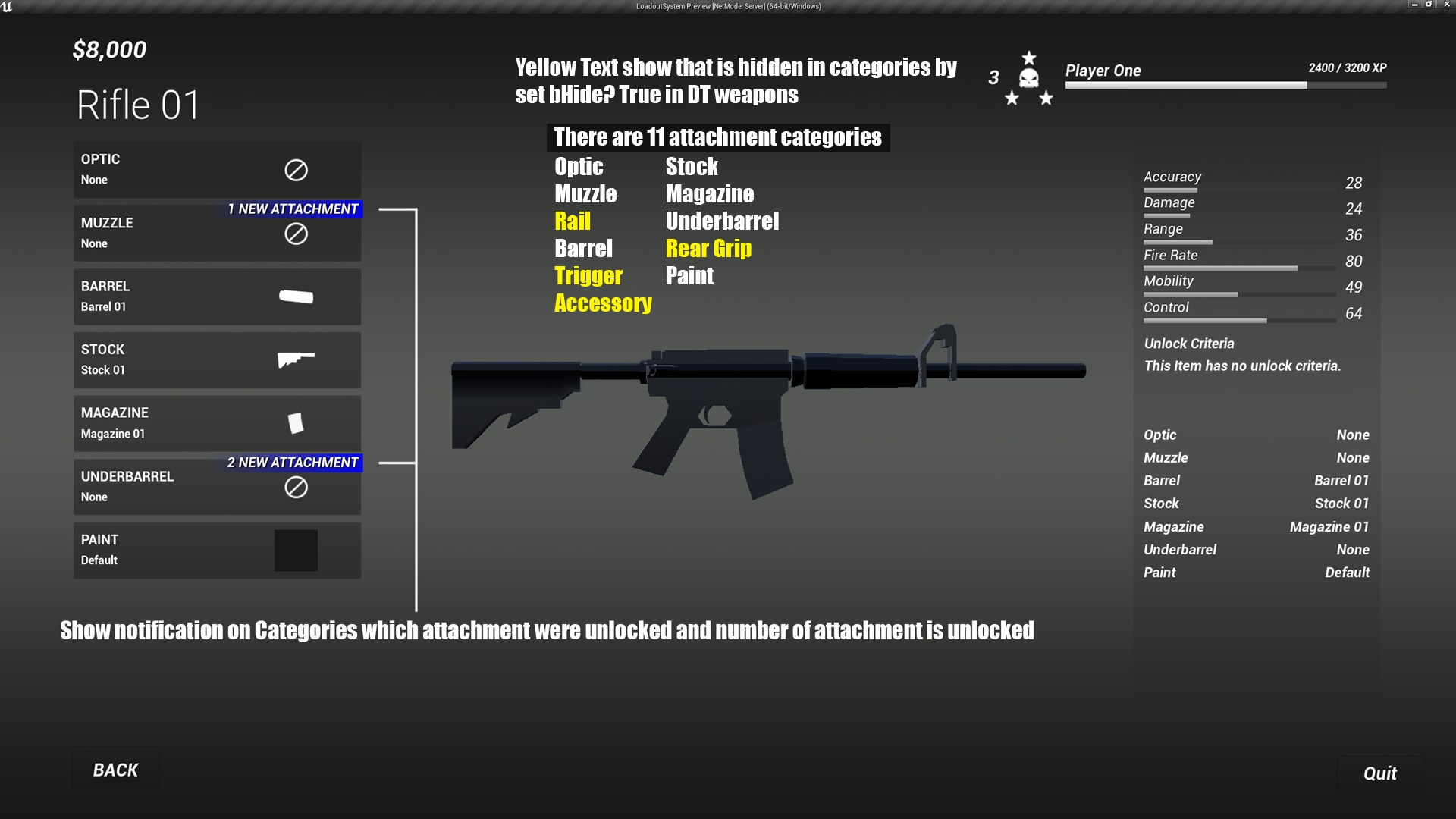Go BACK to the previous screen

pyautogui.click(x=115, y=770)
